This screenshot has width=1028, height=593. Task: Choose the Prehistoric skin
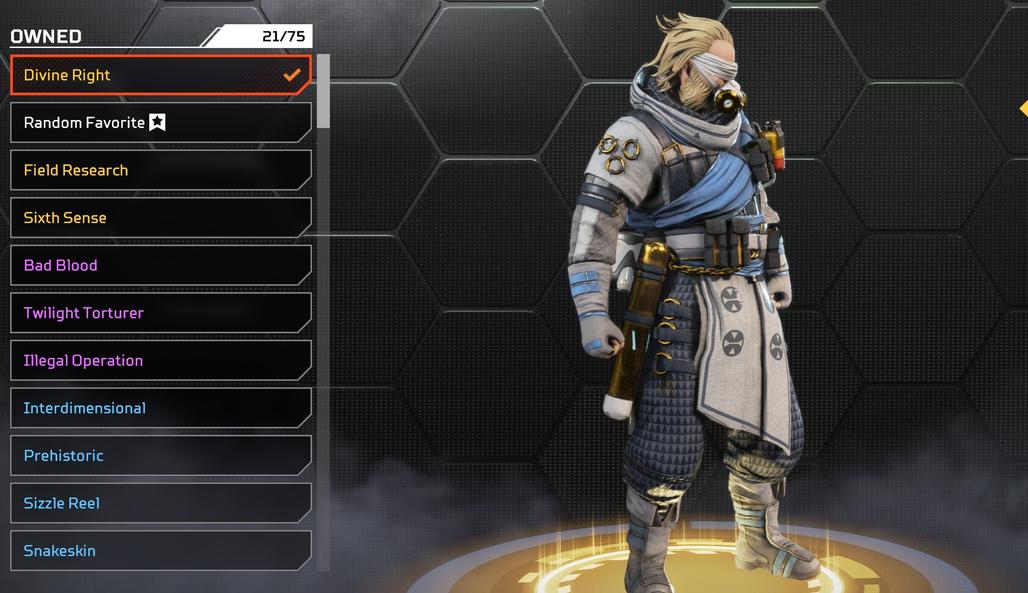[160, 455]
